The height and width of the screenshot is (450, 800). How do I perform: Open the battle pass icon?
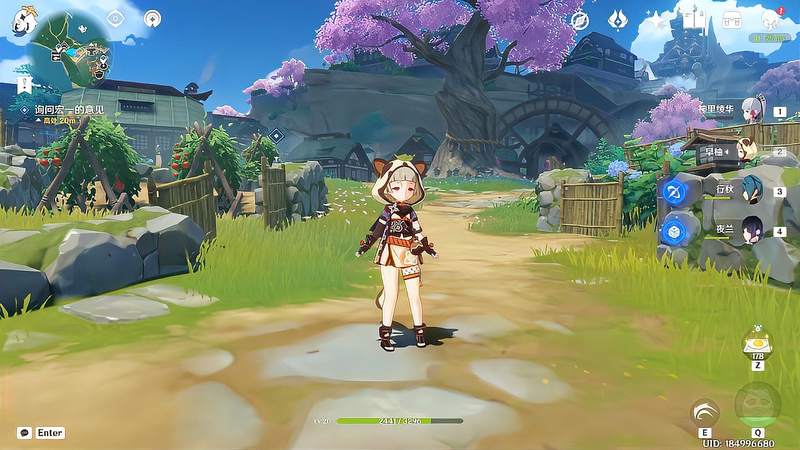pos(618,19)
